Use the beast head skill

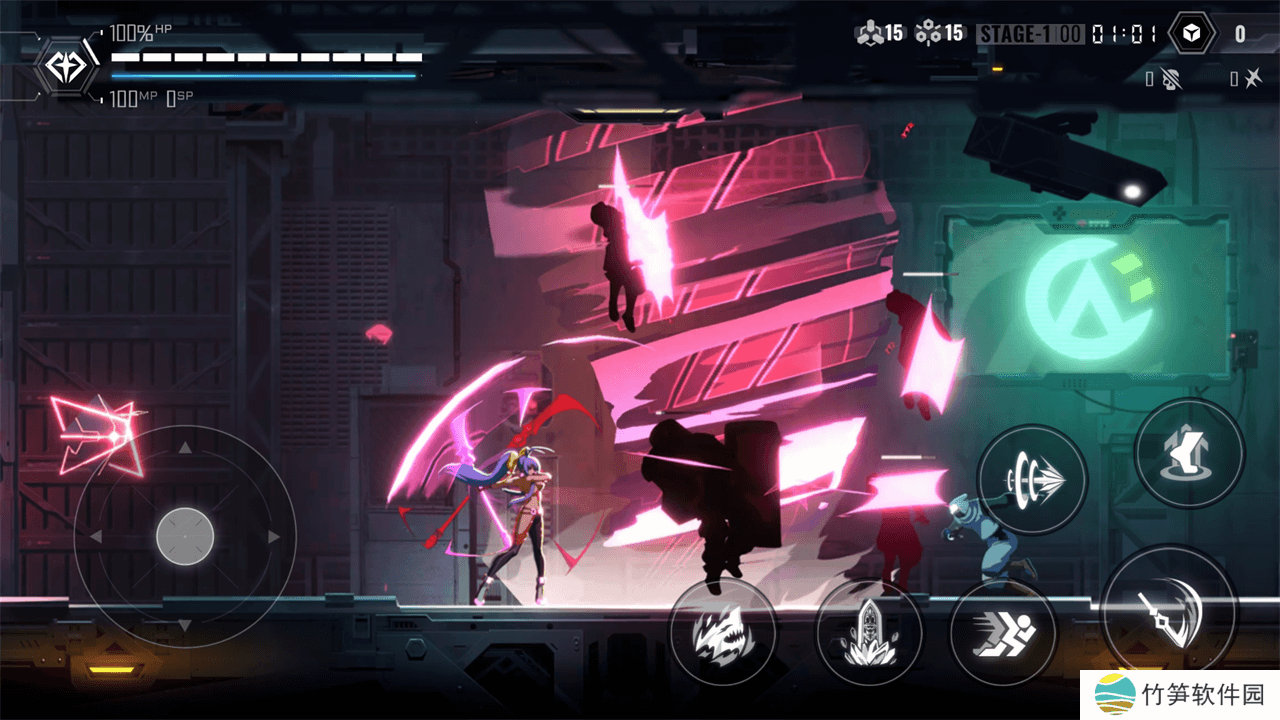click(x=722, y=632)
